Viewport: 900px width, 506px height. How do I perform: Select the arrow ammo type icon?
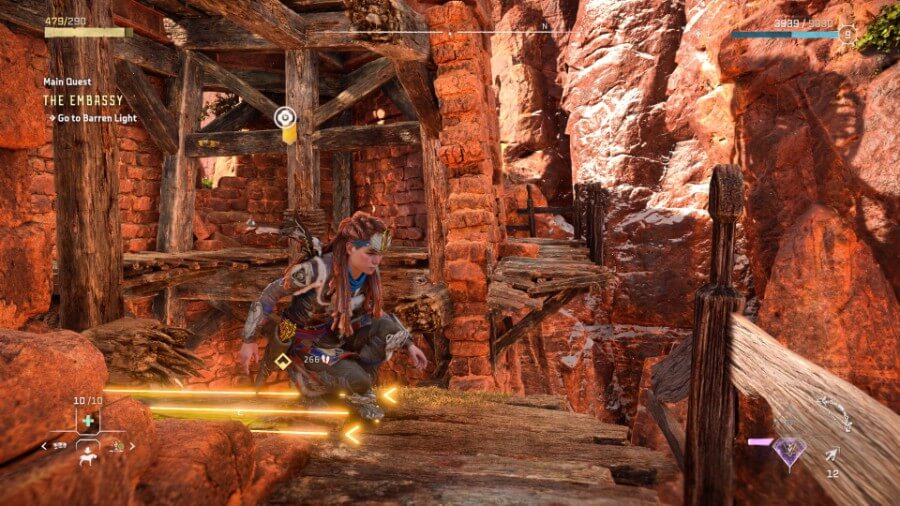pyautogui.click(x=831, y=455)
